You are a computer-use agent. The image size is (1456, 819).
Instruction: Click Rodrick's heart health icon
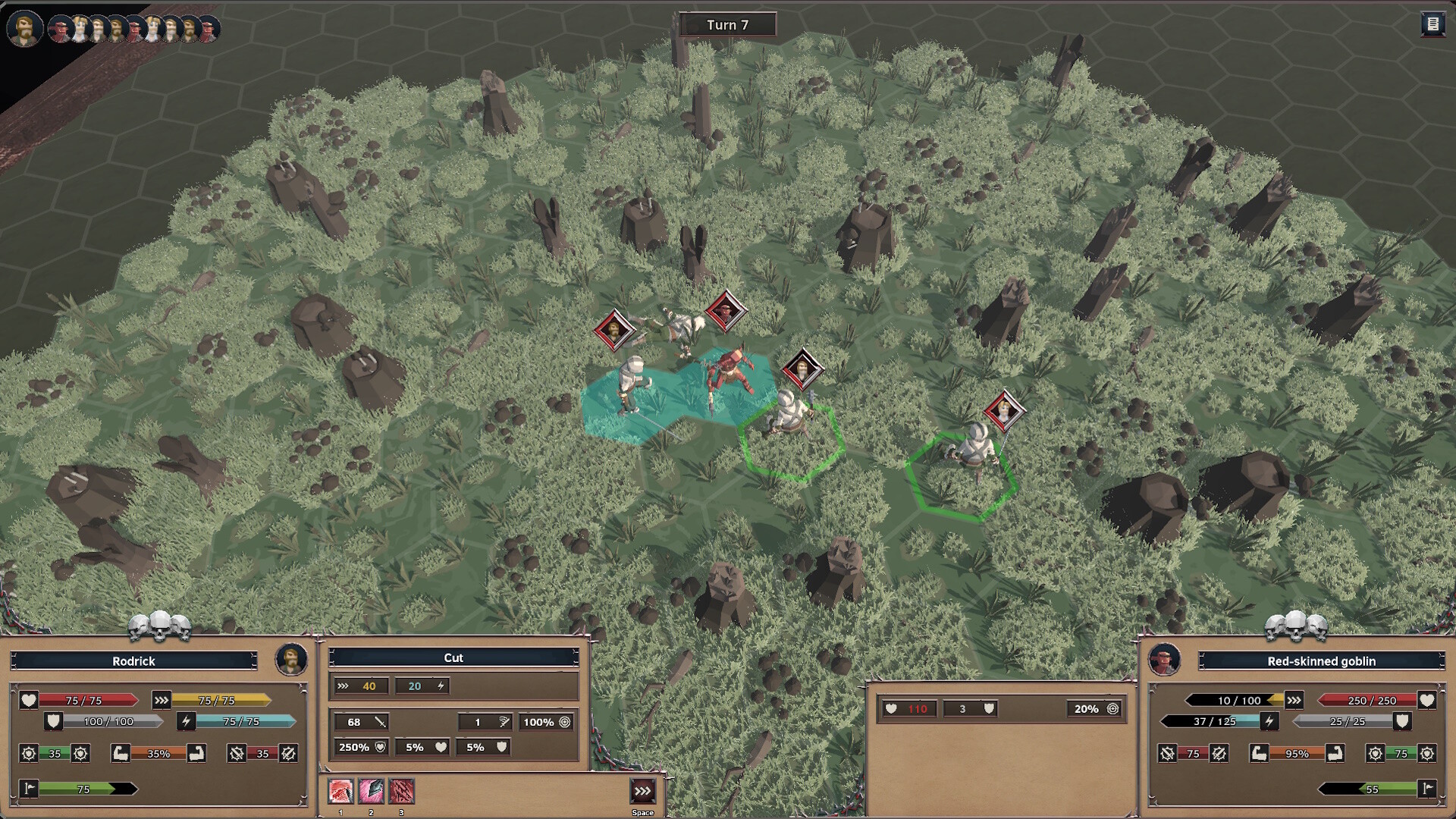click(x=29, y=700)
